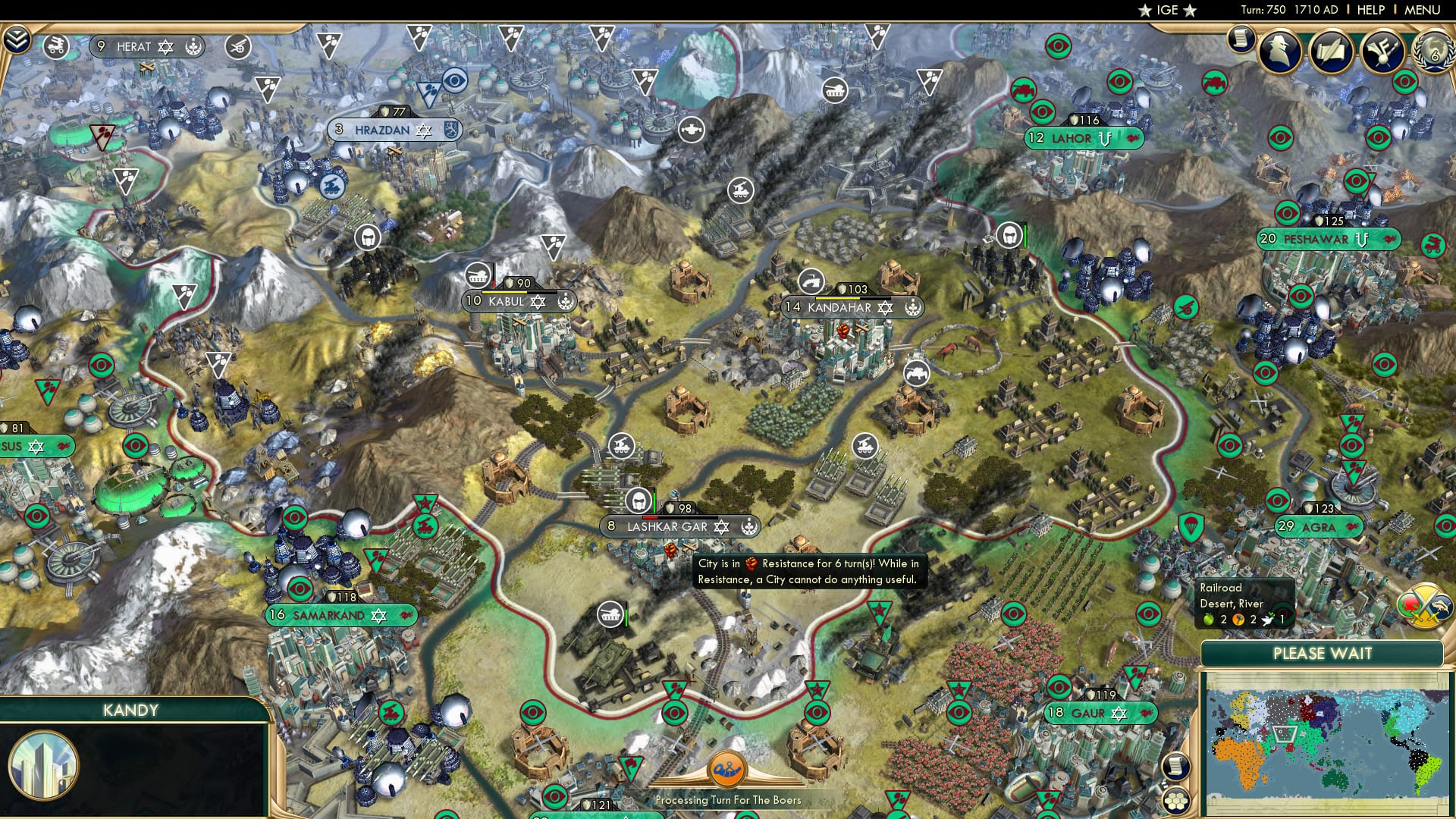The width and height of the screenshot is (1456, 819).
Task: Click the growth icon on Kandahar banner
Action: click(x=912, y=307)
